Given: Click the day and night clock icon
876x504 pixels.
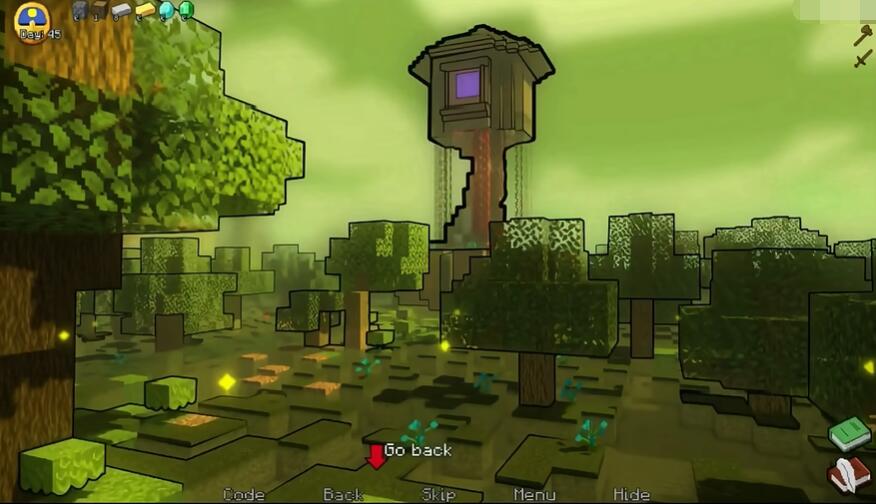Looking at the screenshot, I should 33,20.
